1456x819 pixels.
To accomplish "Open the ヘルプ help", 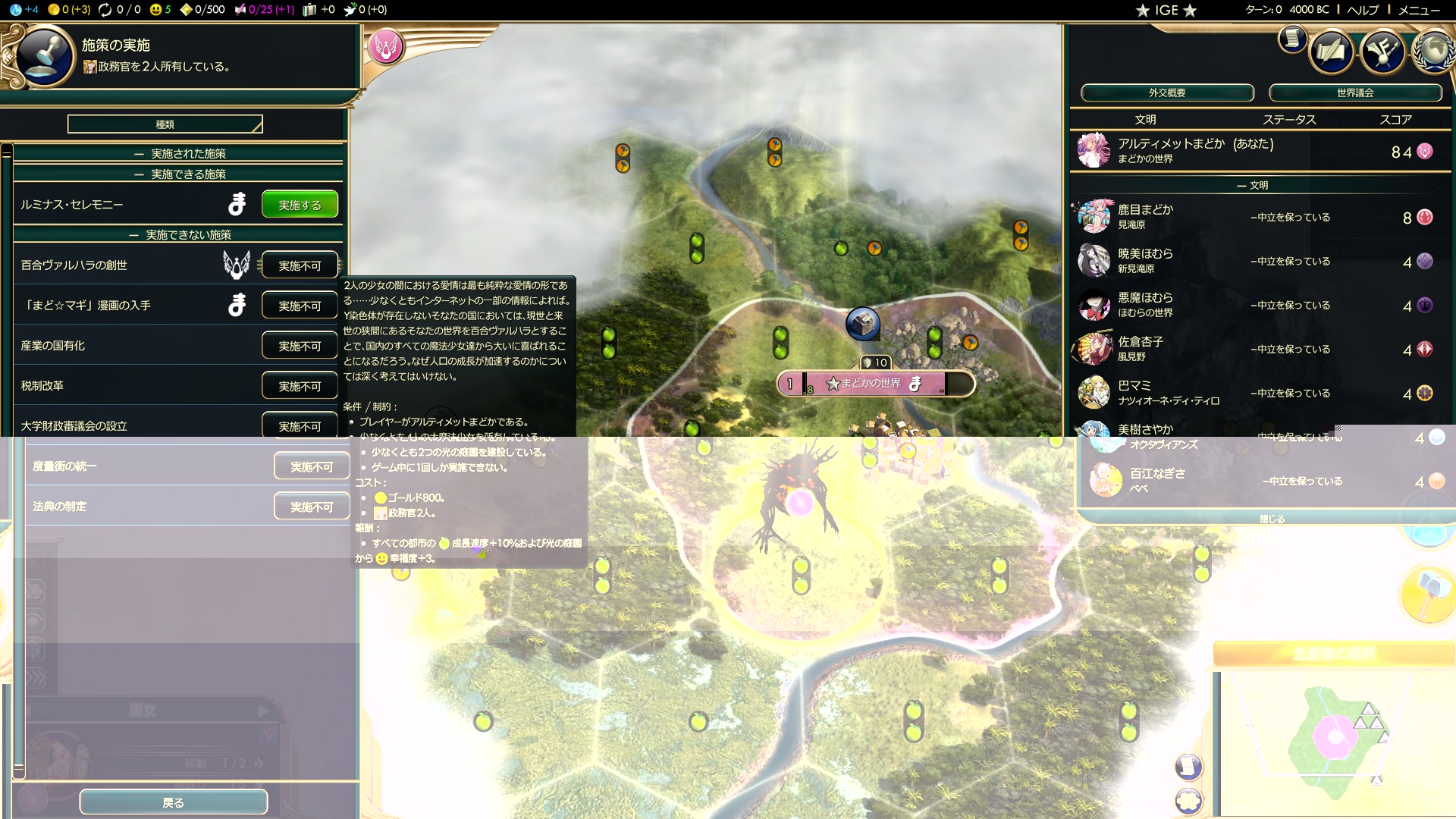I will (x=1363, y=10).
